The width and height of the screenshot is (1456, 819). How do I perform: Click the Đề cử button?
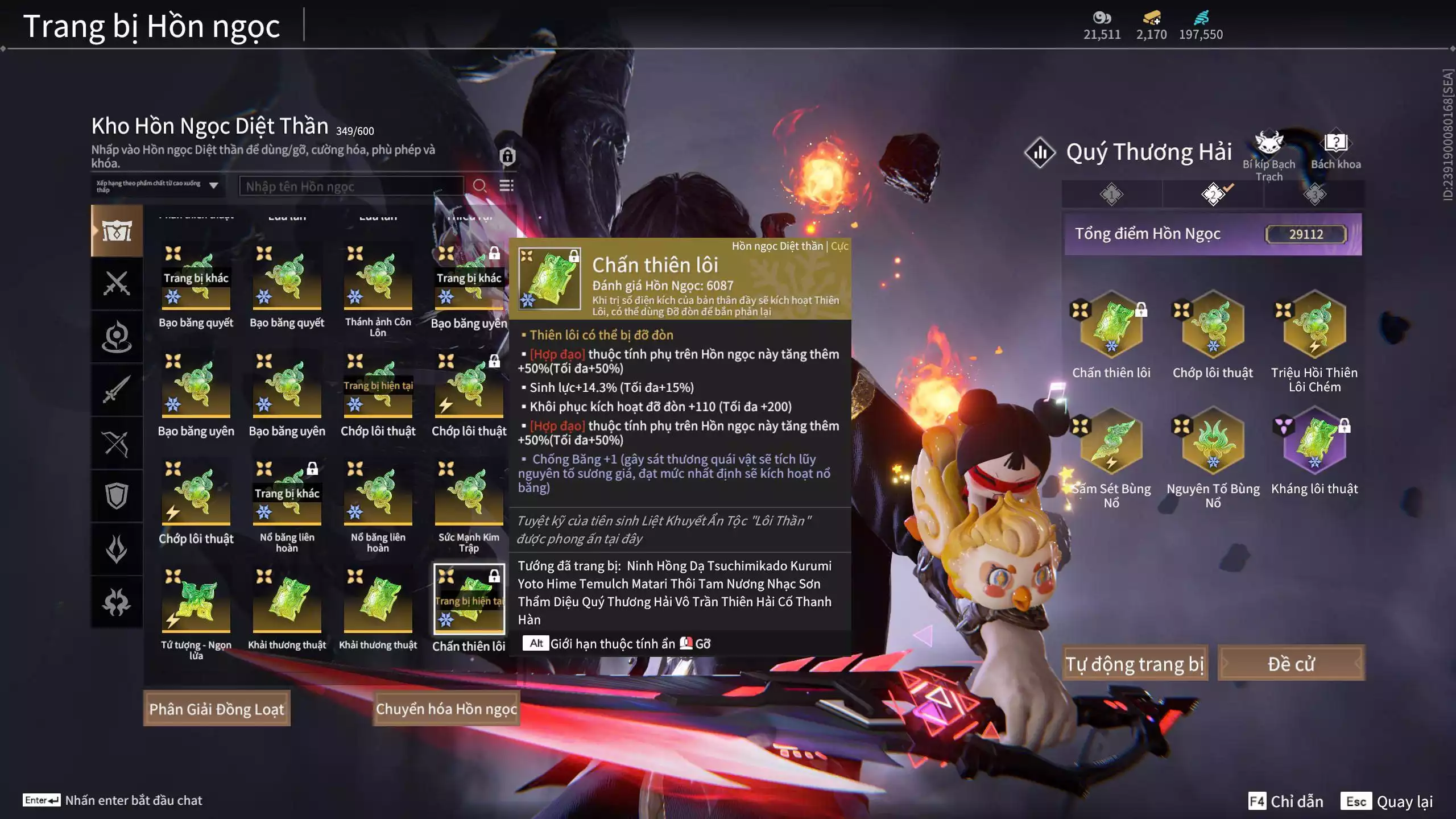[1291, 663]
